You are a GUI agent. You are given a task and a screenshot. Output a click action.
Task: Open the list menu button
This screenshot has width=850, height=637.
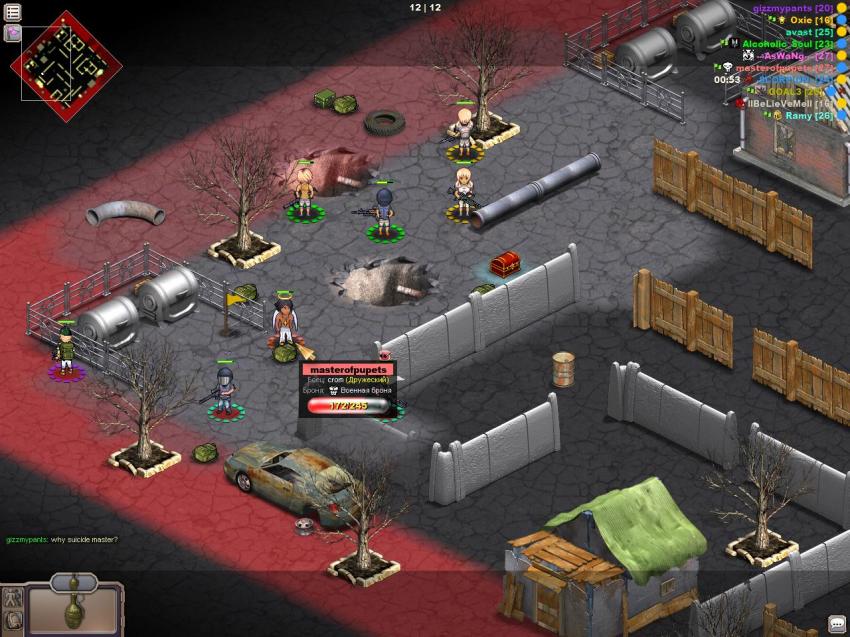click(x=13, y=12)
